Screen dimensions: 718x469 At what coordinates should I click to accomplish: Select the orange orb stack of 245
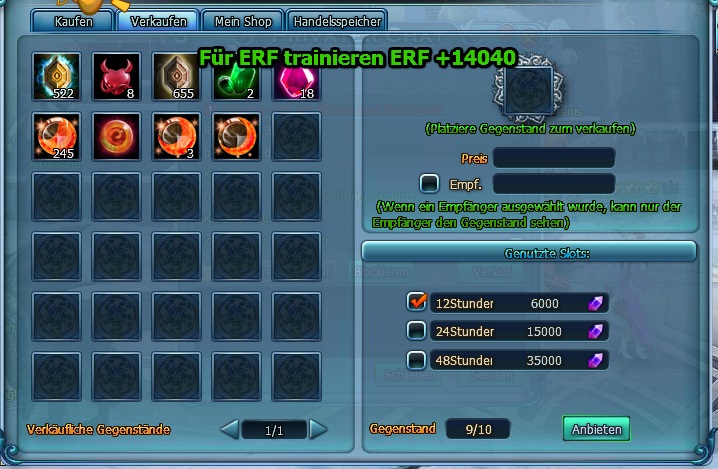coord(56,137)
